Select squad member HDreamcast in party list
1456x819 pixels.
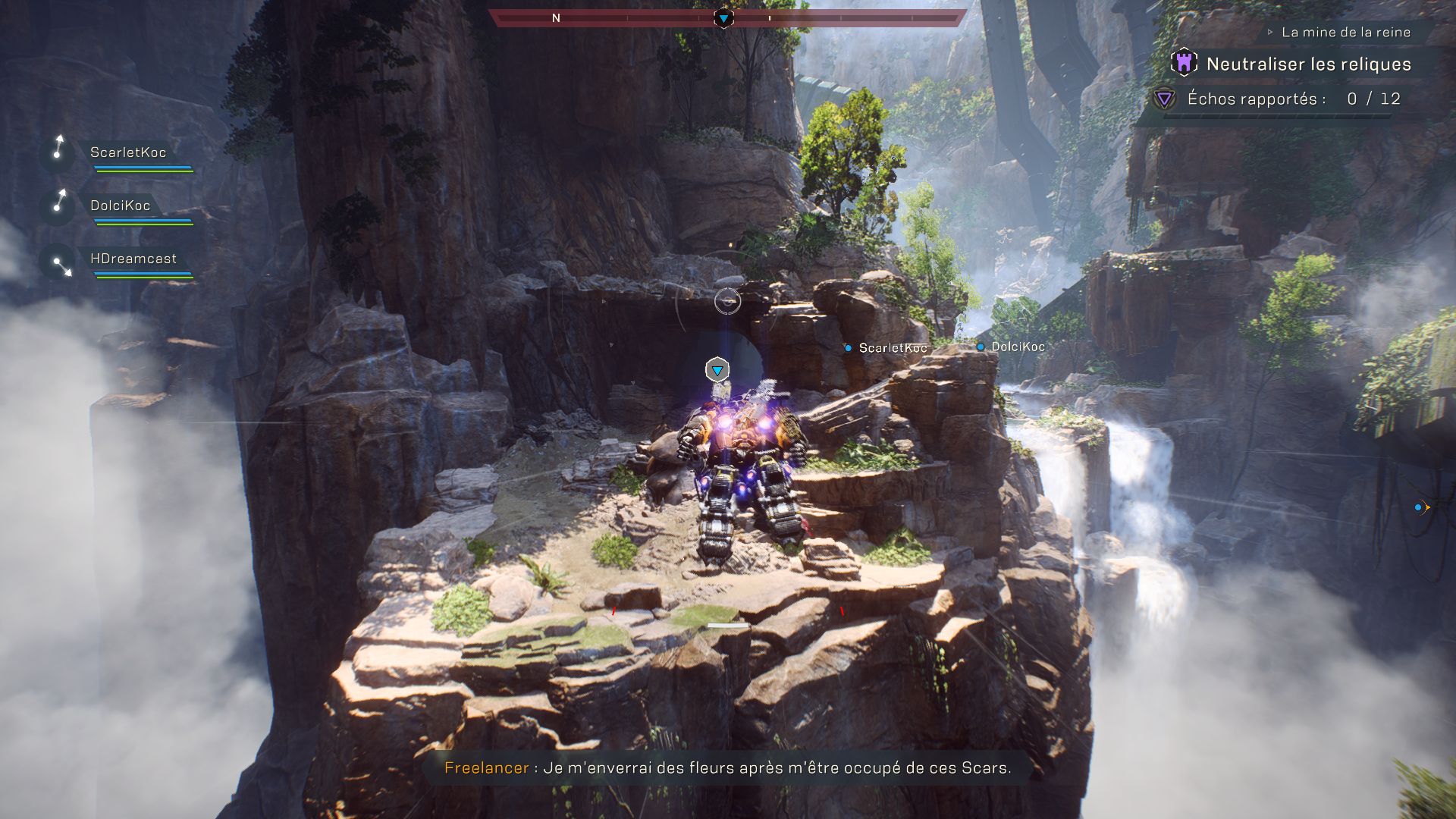coord(133,259)
